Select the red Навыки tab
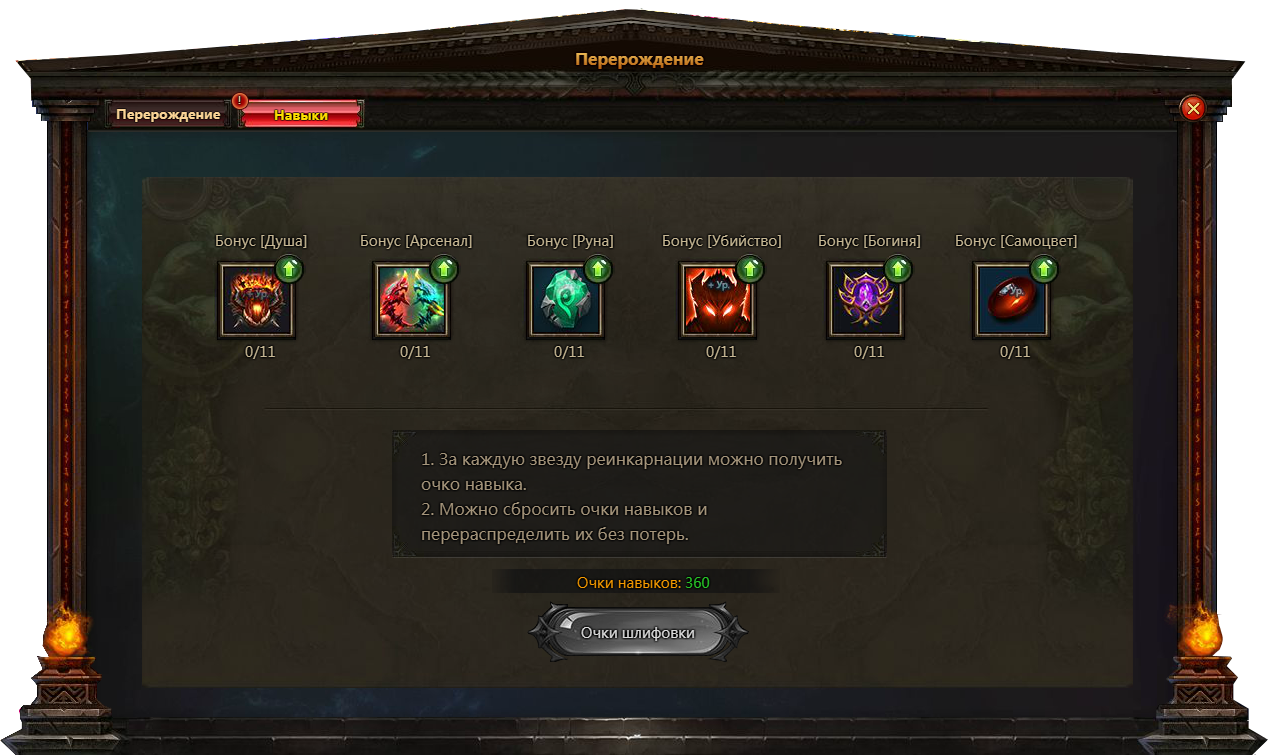The image size is (1270, 755). tap(301, 115)
